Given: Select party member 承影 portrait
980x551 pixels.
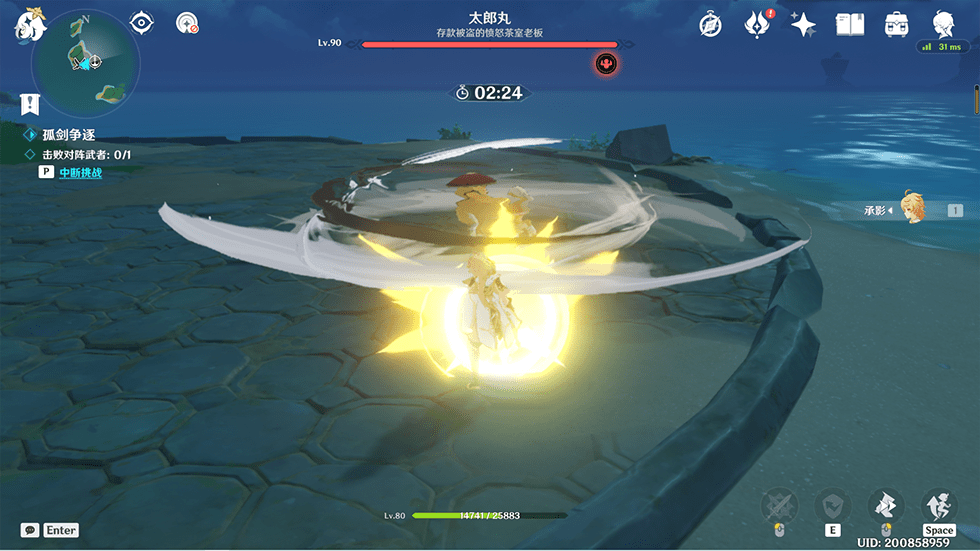Looking at the screenshot, I should tap(911, 209).
